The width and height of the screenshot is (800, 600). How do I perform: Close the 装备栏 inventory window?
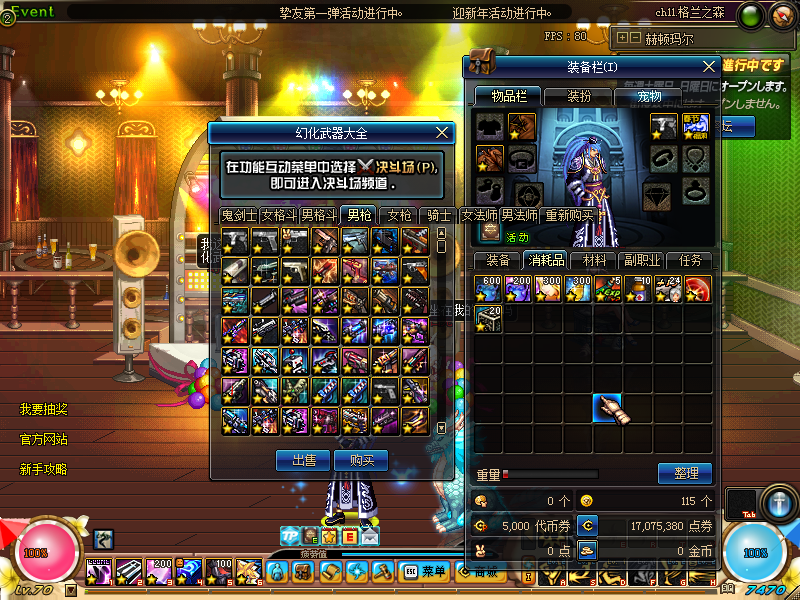(x=708, y=66)
